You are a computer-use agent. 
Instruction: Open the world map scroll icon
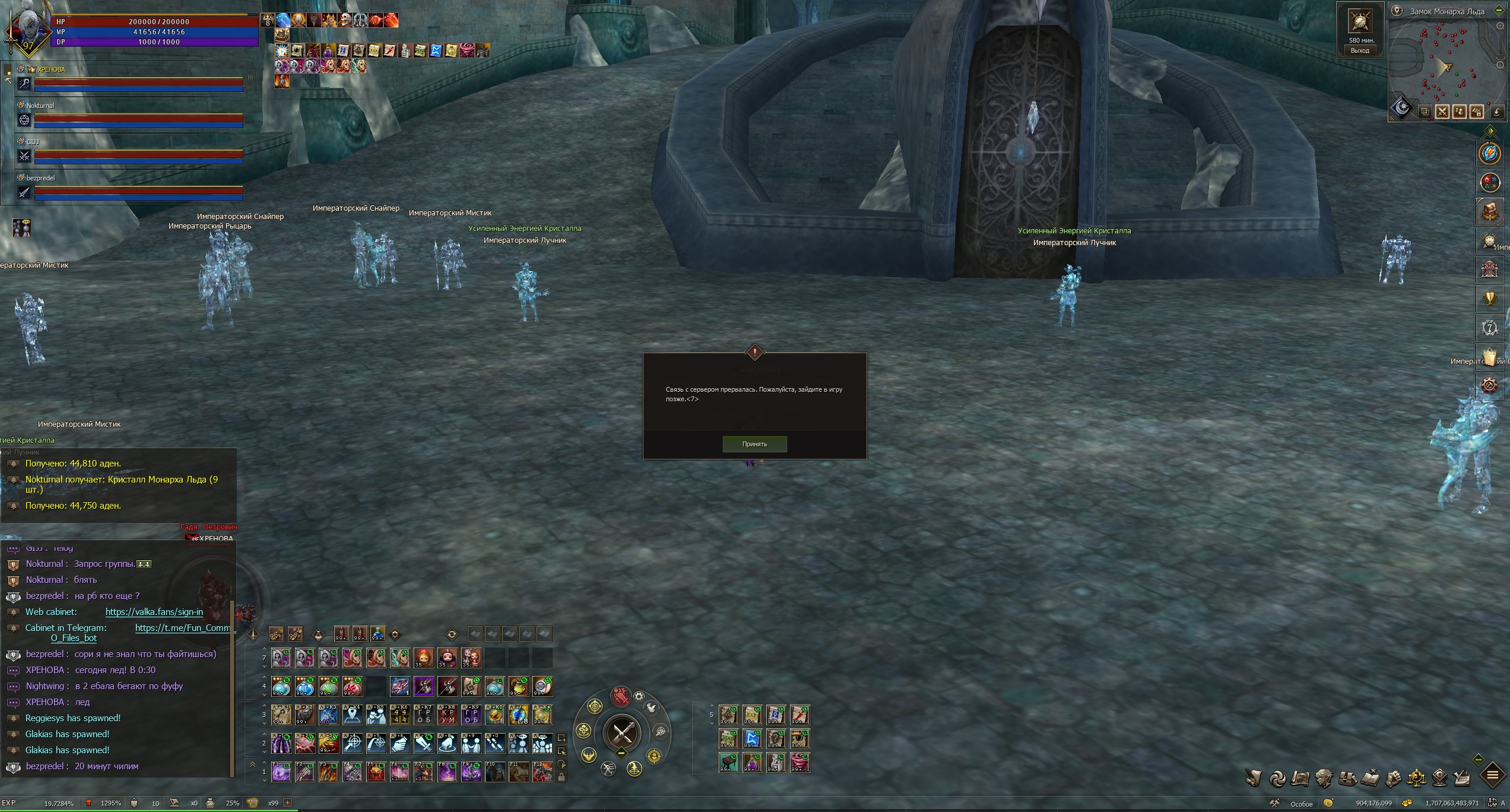pos(1300,778)
